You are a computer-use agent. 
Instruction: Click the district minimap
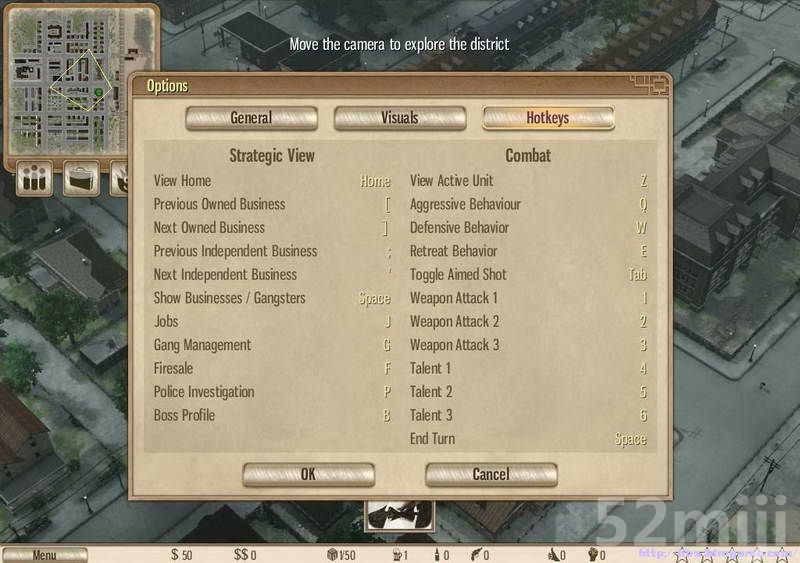[x=80, y=82]
